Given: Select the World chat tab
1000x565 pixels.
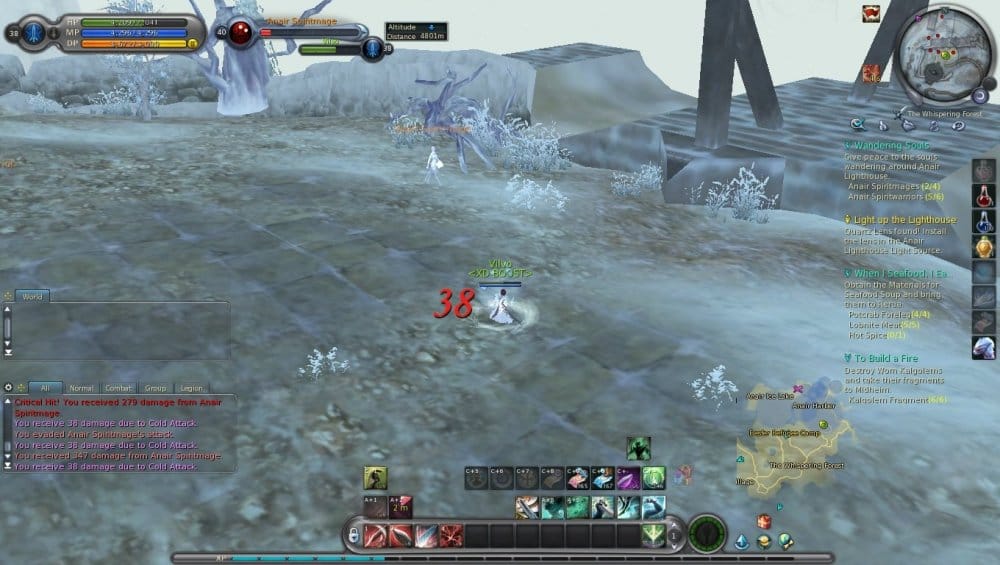Looking at the screenshot, I should (32, 297).
